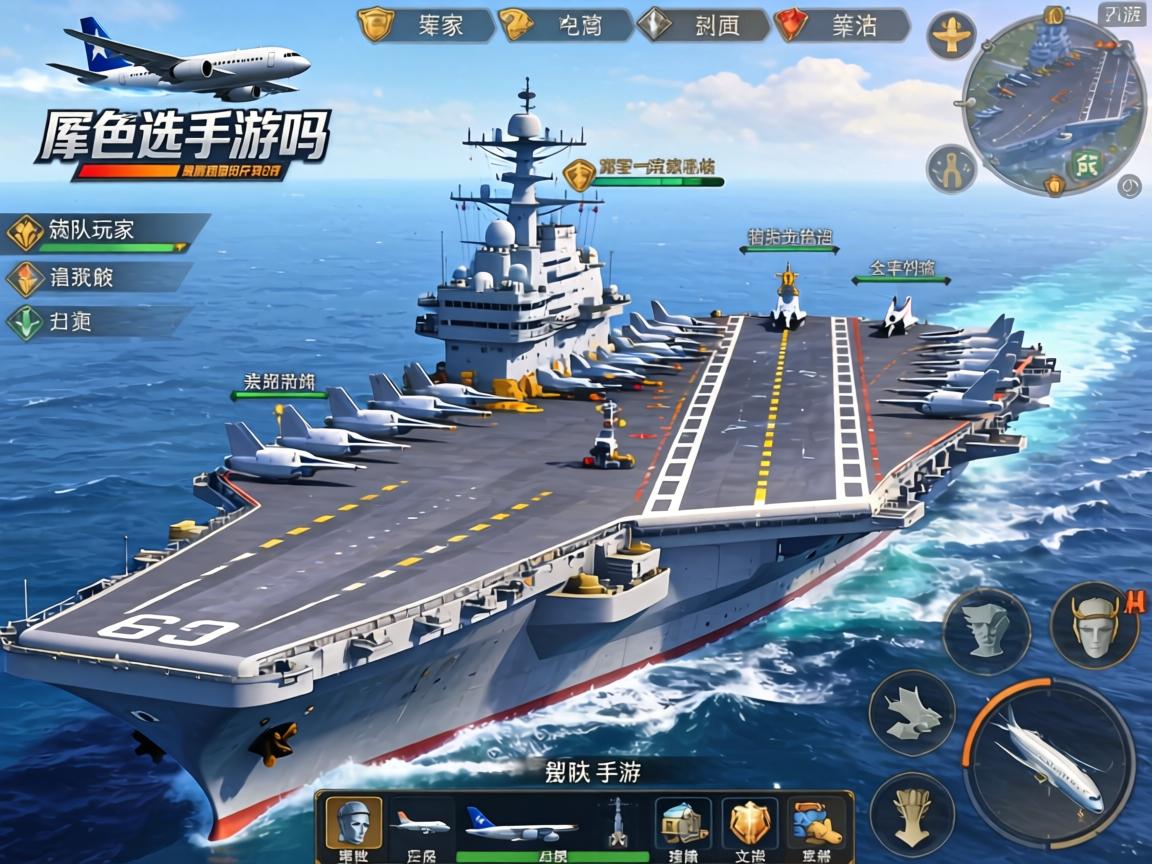This screenshot has width=1152, height=864.
Task: Click the circular aircraft carrier minimap
Action: [1051, 103]
